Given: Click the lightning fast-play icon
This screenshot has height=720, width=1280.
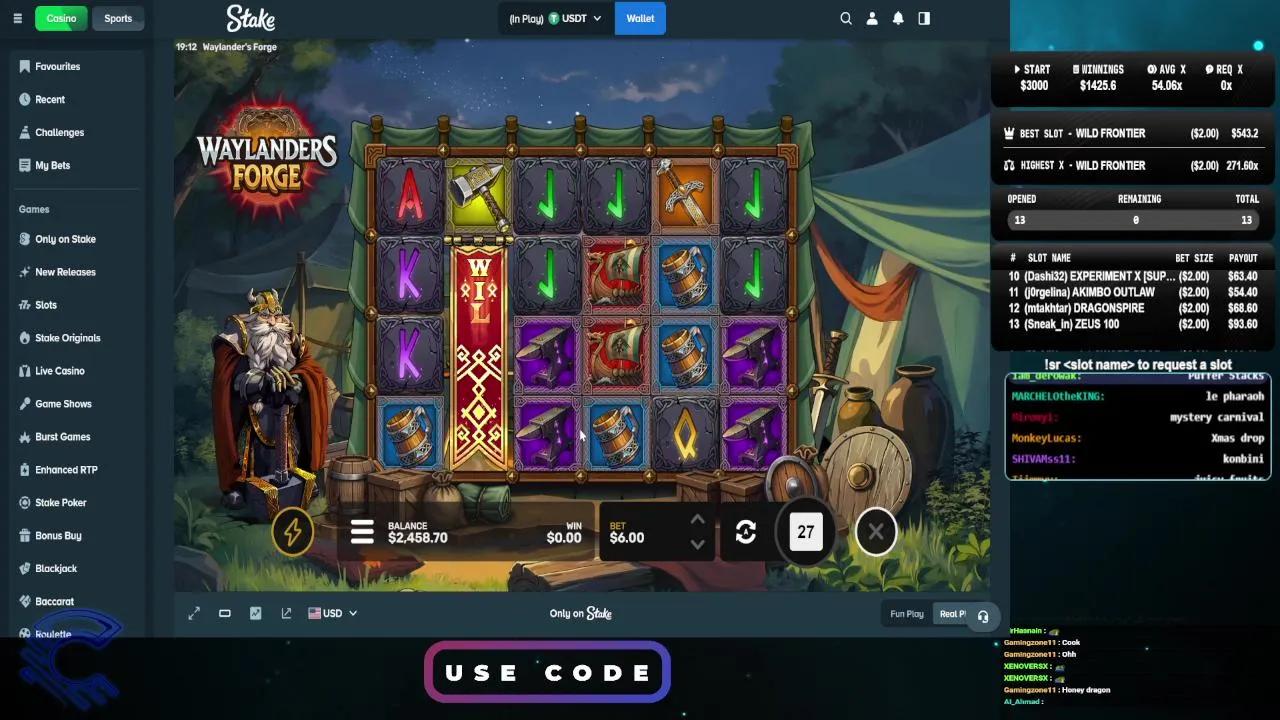Looking at the screenshot, I should pyautogui.click(x=293, y=531).
